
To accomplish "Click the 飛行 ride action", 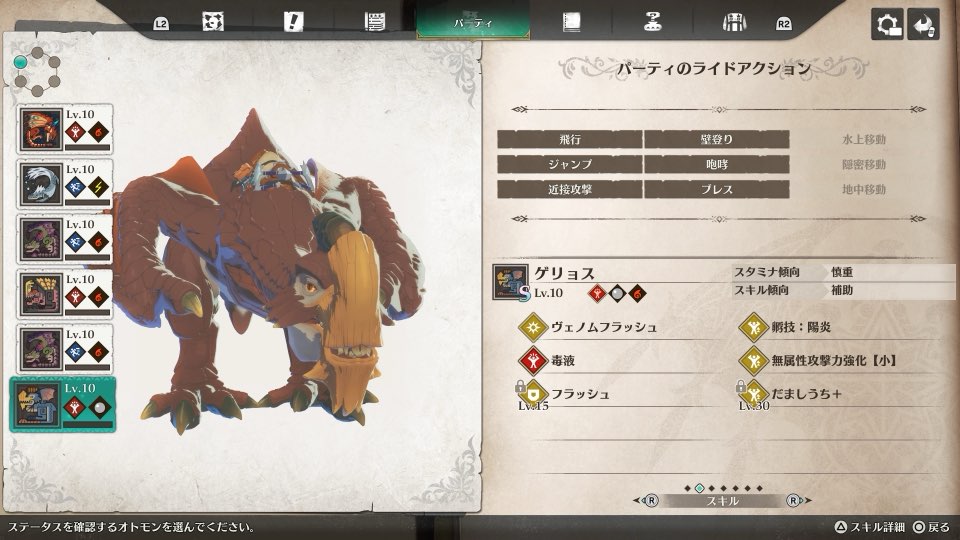I will point(569,140).
